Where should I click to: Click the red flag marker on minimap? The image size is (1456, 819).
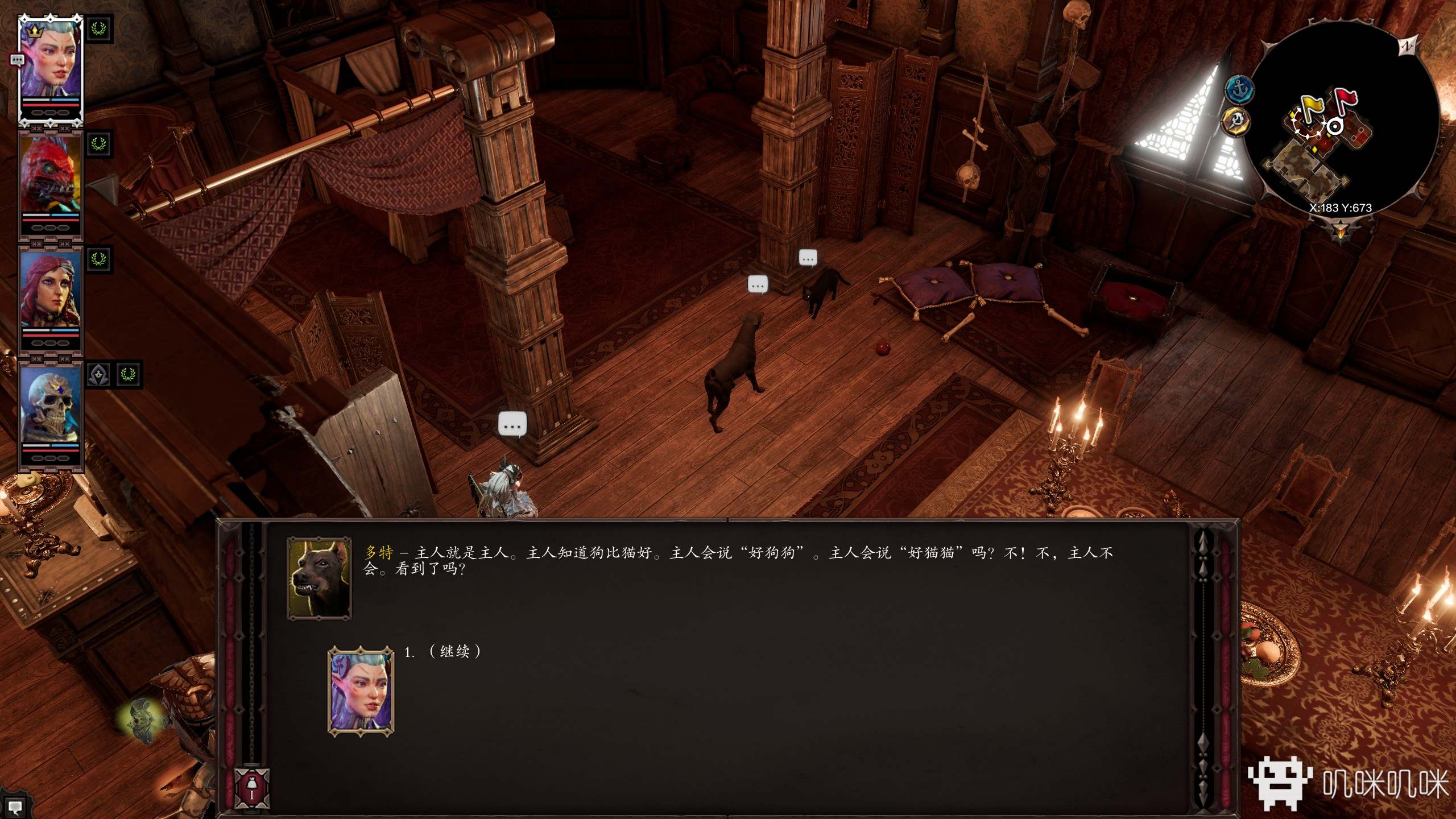point(1346,100)
